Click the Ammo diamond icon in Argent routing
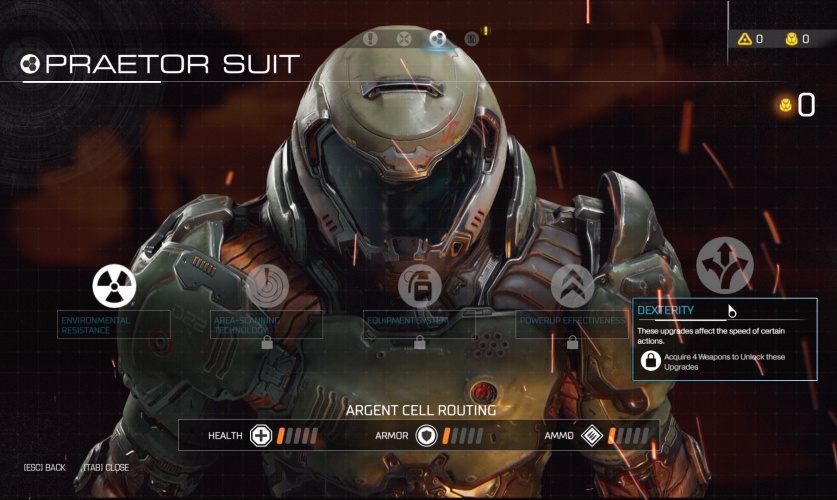 pos(593,435)
